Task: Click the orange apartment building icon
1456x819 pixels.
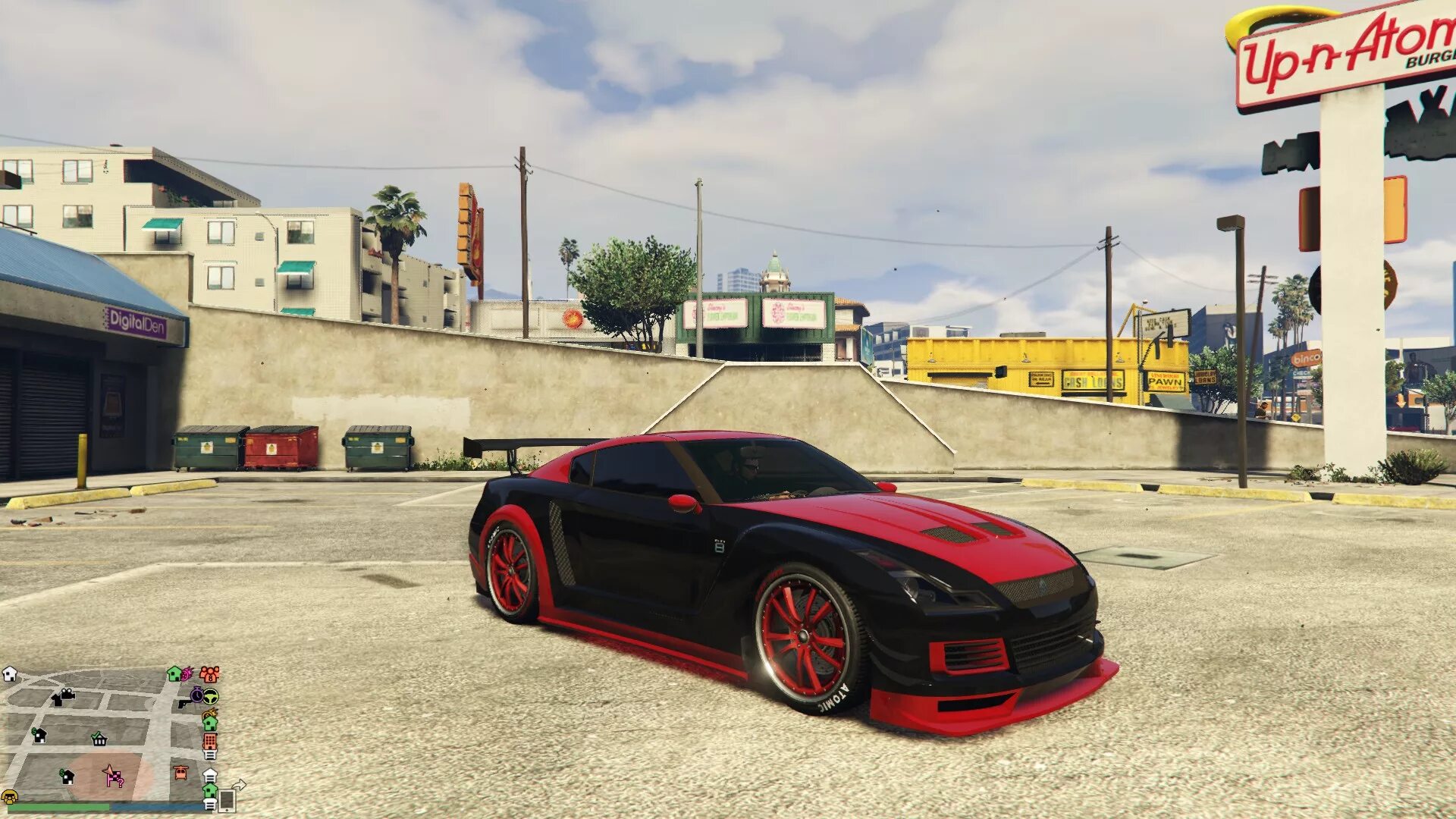Action: 209,742
